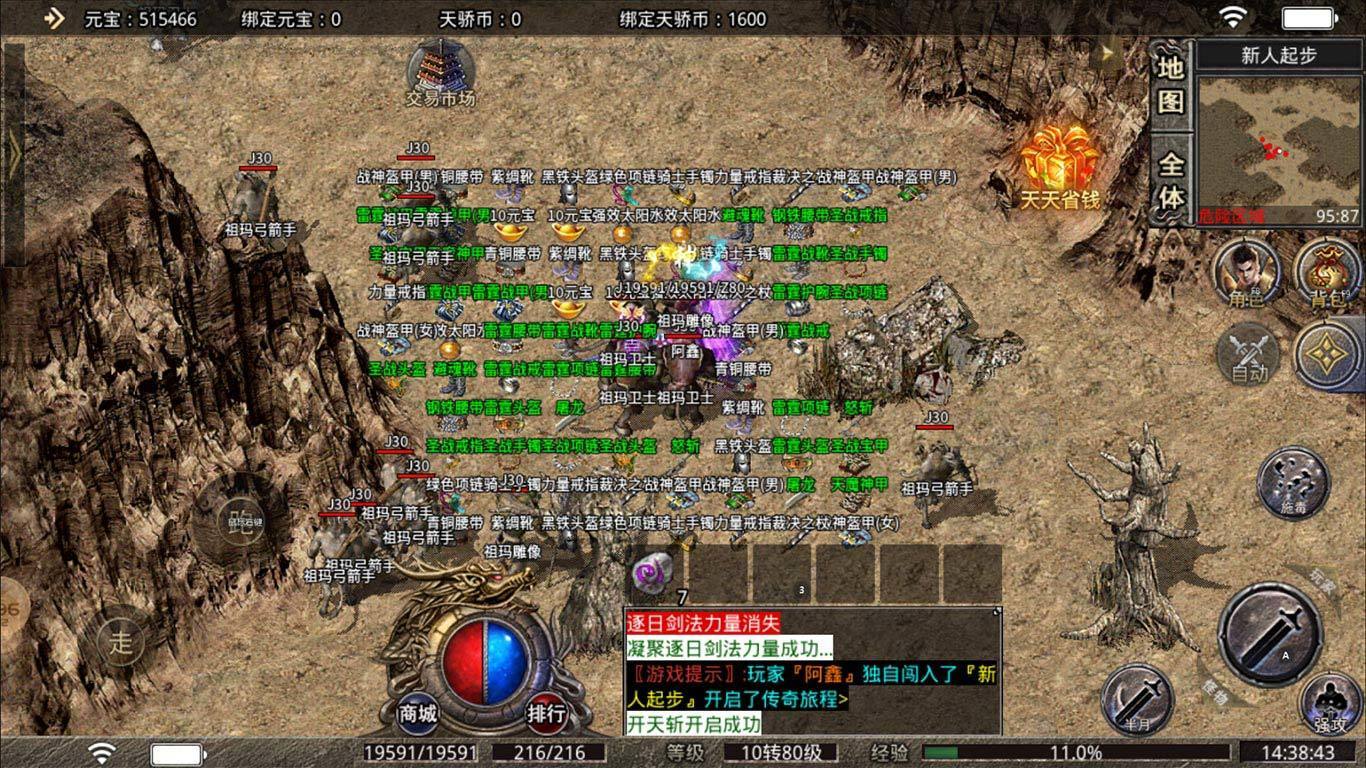Expand the top-left arrow menu
The image size is (1366, 768).
[54, 18]
